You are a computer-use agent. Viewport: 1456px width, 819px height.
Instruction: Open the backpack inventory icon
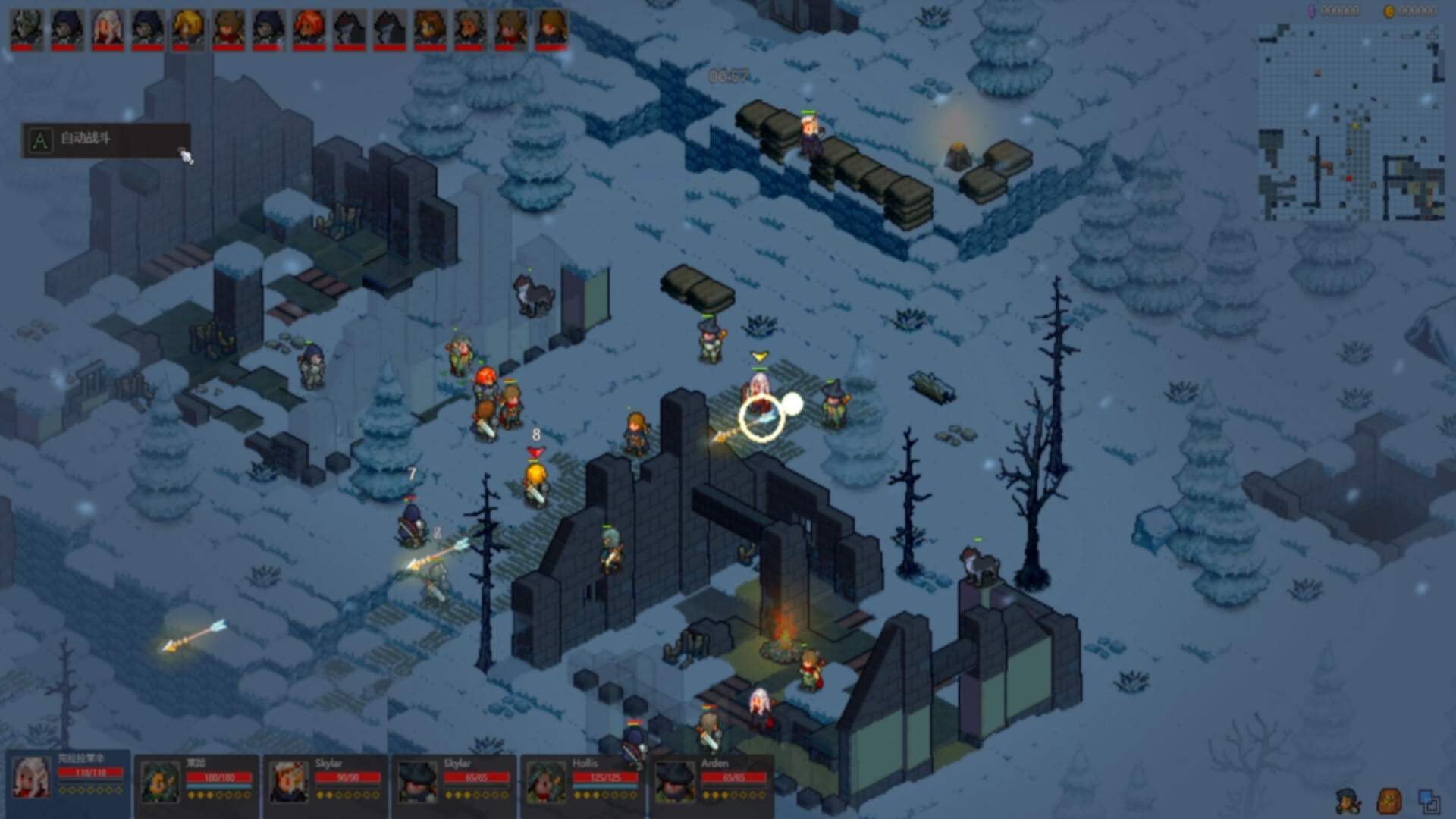[x=1389, y=800]
